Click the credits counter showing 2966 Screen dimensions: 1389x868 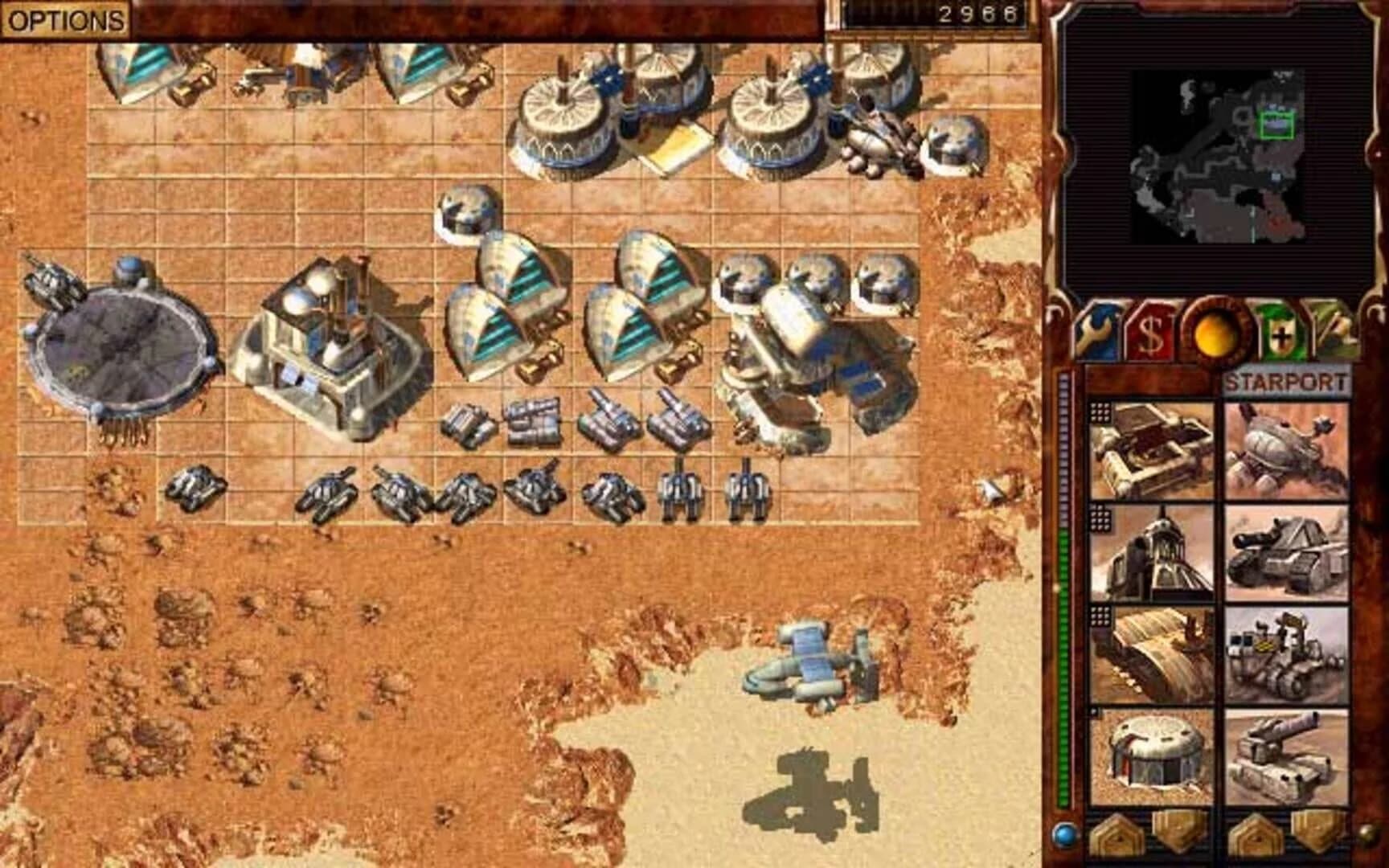(977, 12)
